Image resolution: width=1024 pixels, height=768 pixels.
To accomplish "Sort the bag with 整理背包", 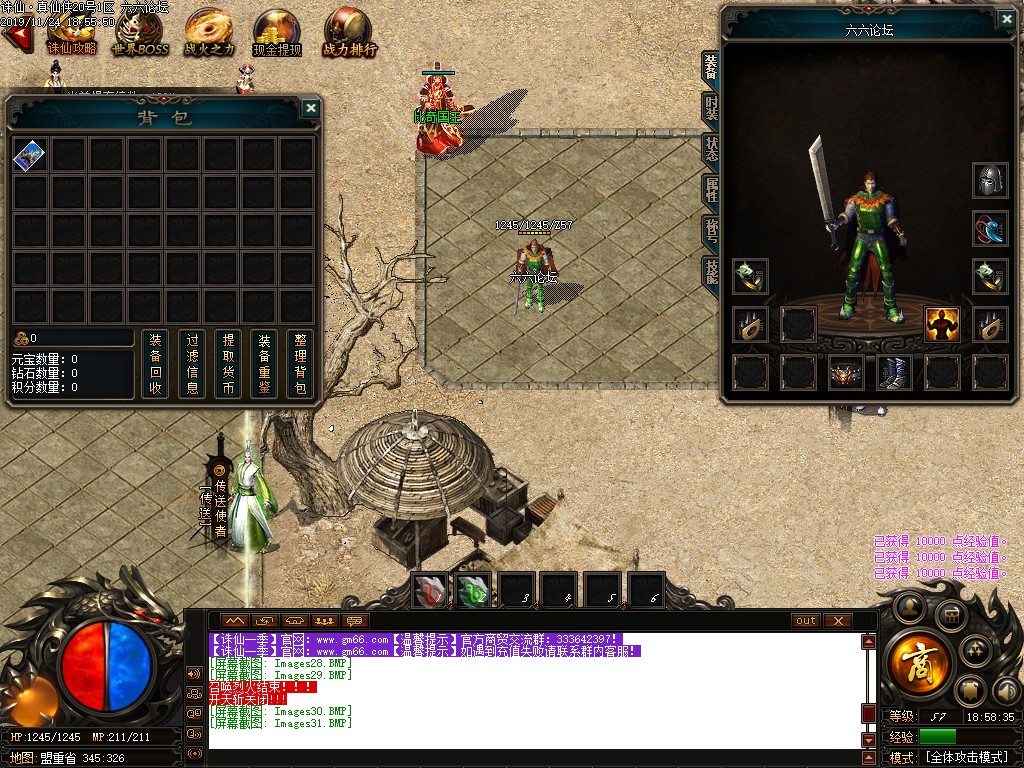I will coord(300,364).
